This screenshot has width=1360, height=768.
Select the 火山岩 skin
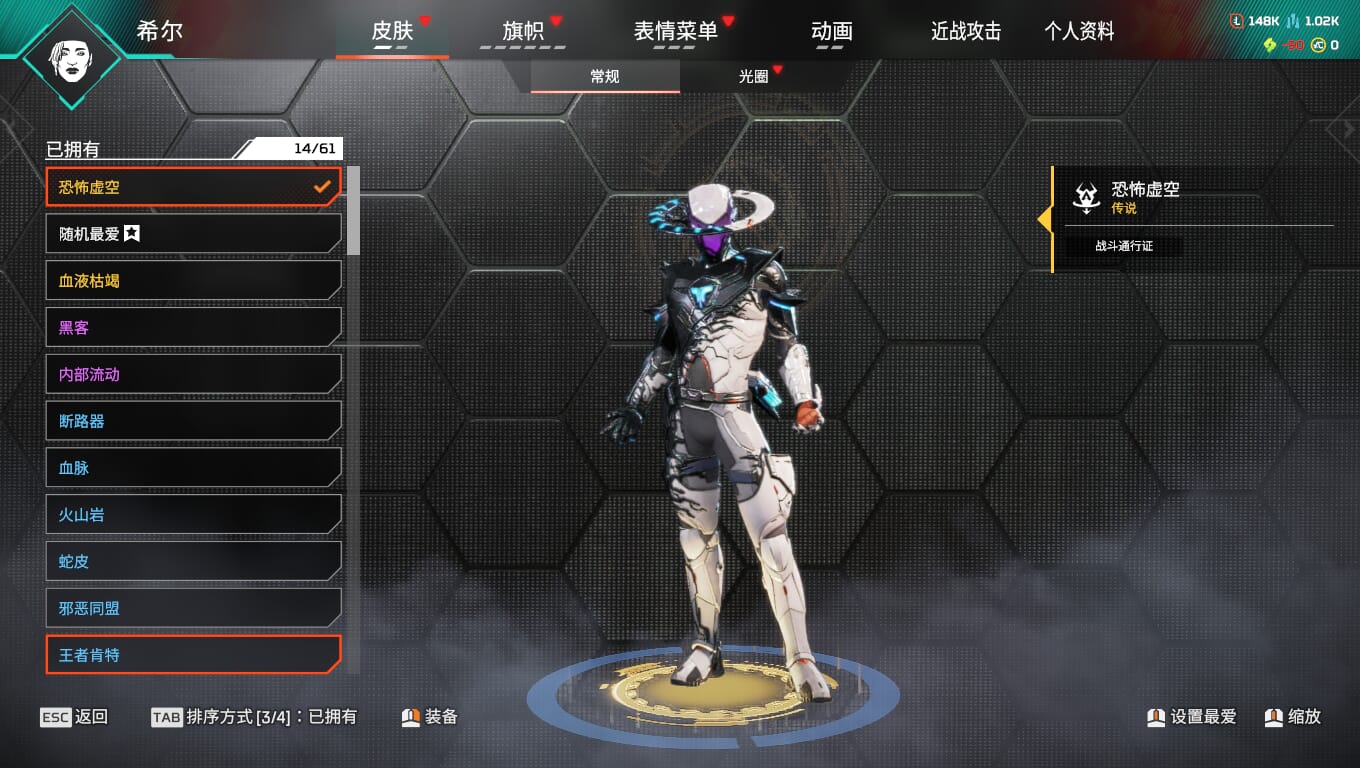click(193, 515)
